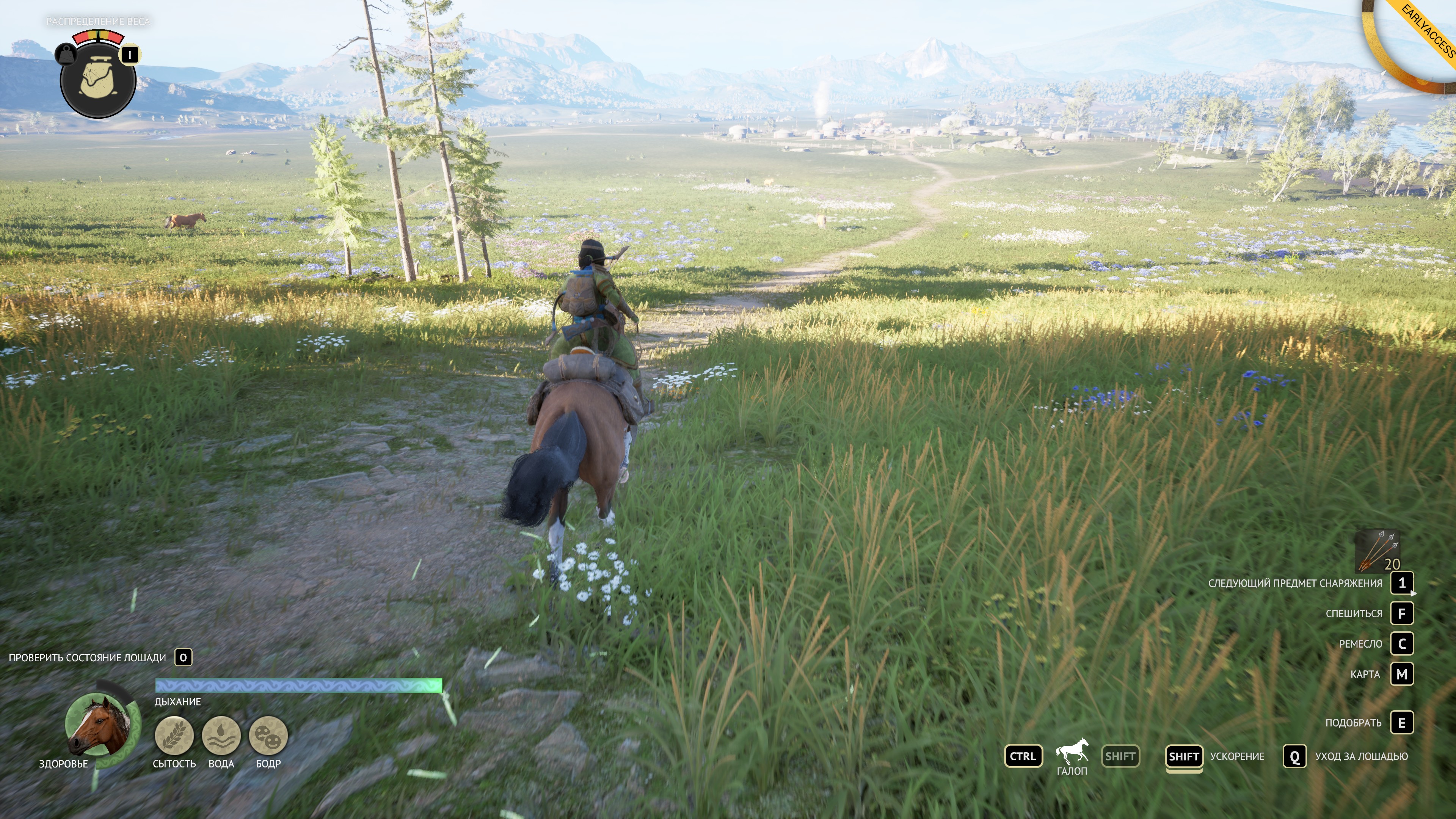The width and height of the screenshot is (1456, 819).
Task: Select the horse health portrait
Action: [x=99, y=726]
